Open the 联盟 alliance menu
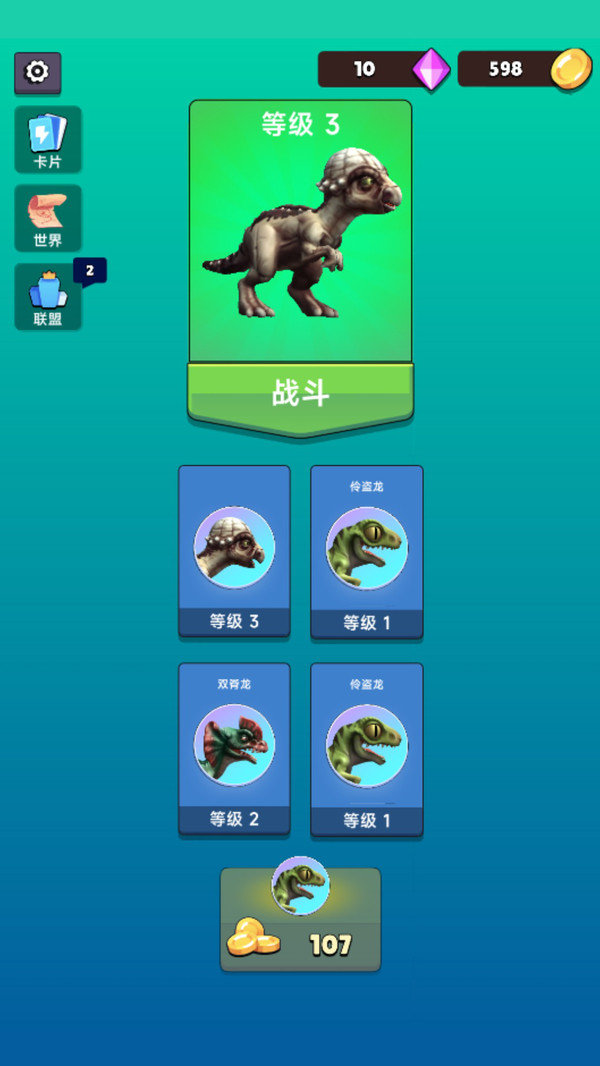 (x=48, y=296)
